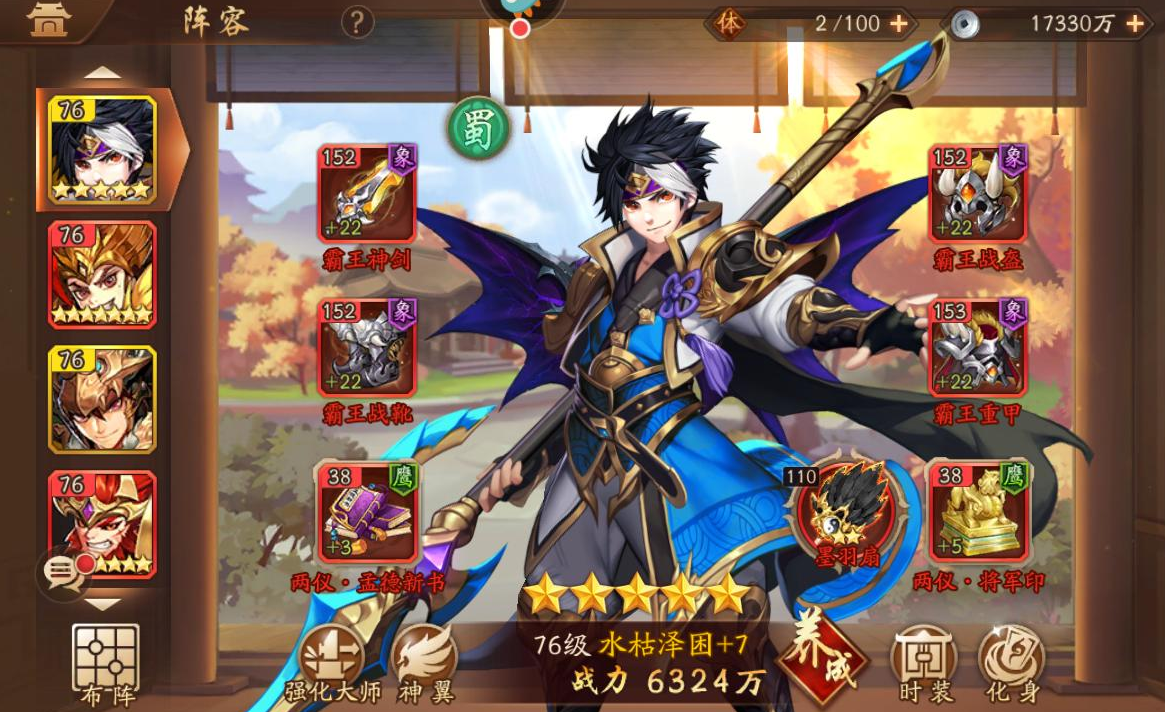The image size is (1165, 712).
Task: Open the 神翼 wings menu
Action: [425, 662]
